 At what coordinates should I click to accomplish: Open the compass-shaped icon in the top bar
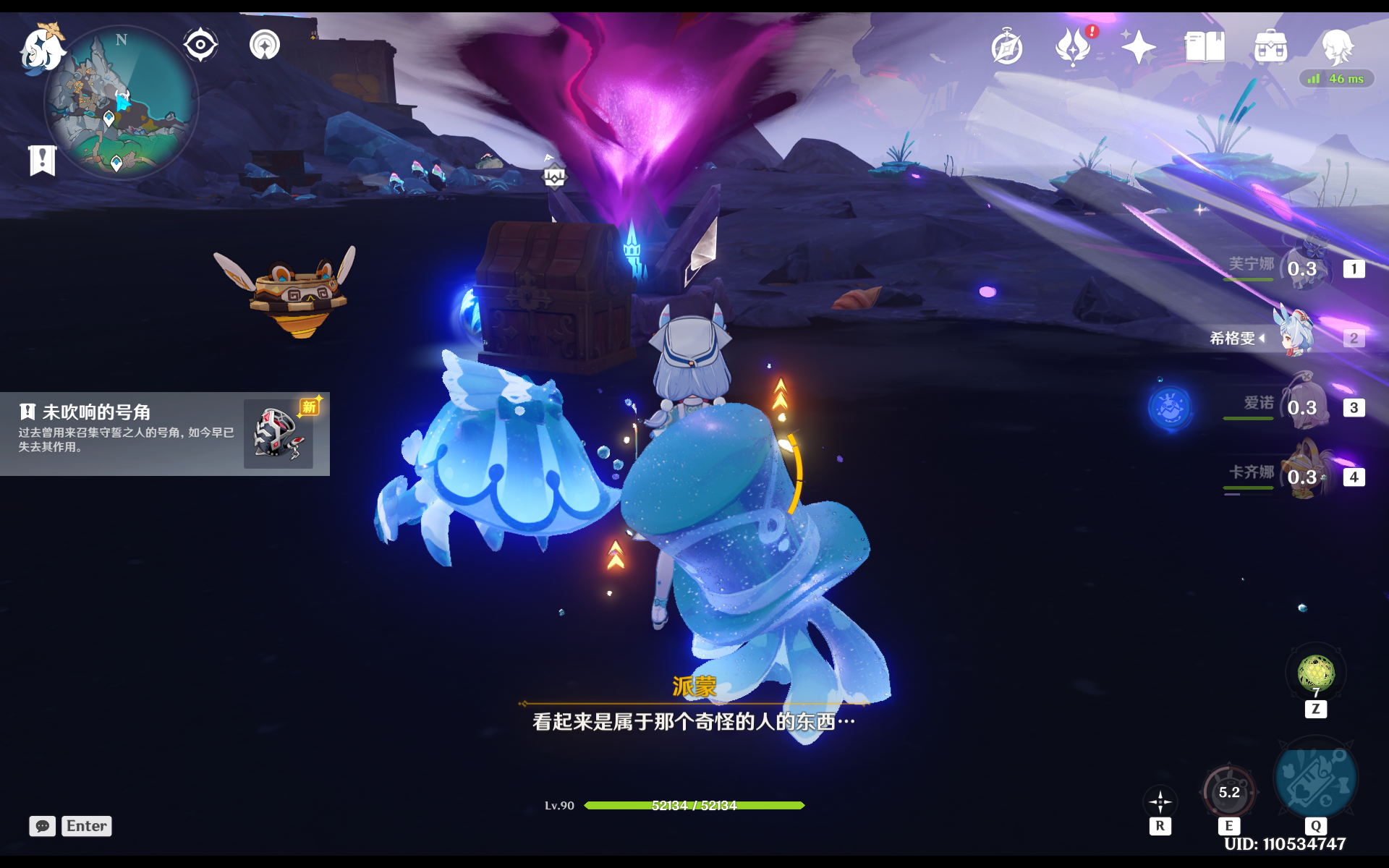pos(1007,48)
